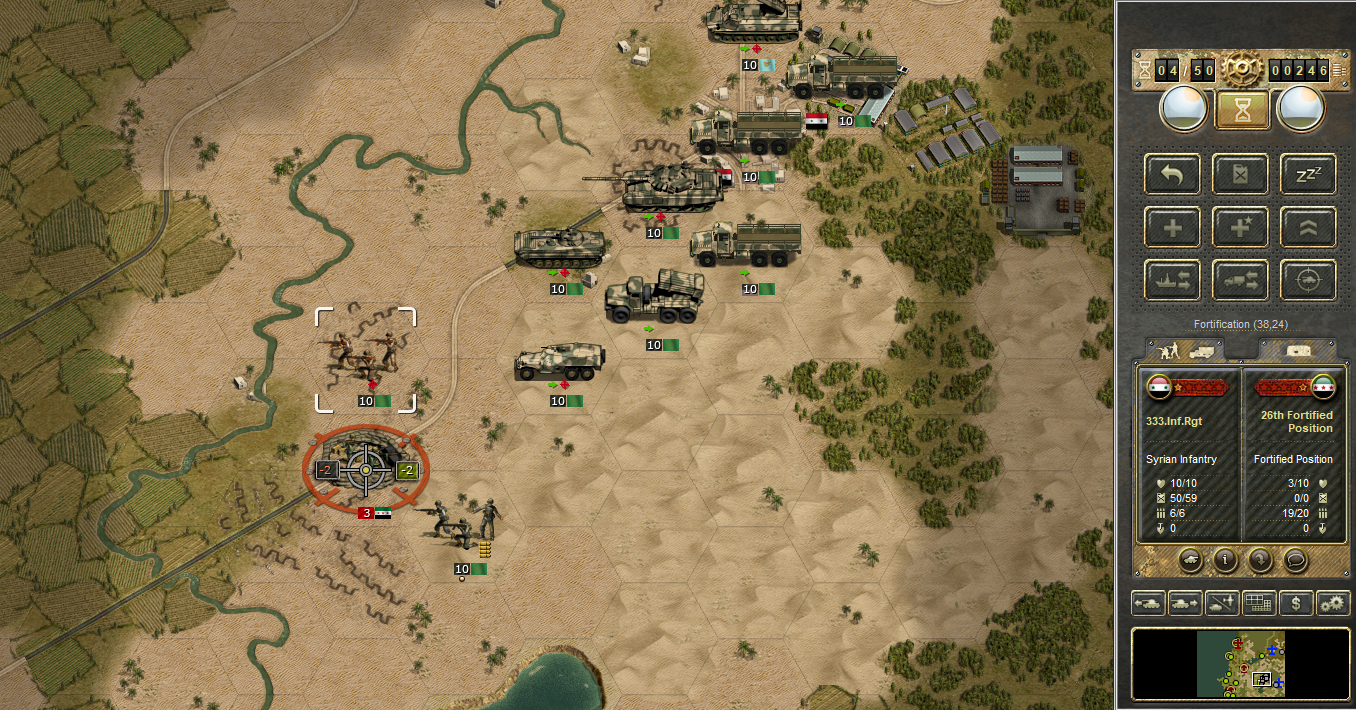The height and width of the screenshot is (710, 1356).
Task: End the turn with the hourglass button
Action: [x=1242, y=110]
